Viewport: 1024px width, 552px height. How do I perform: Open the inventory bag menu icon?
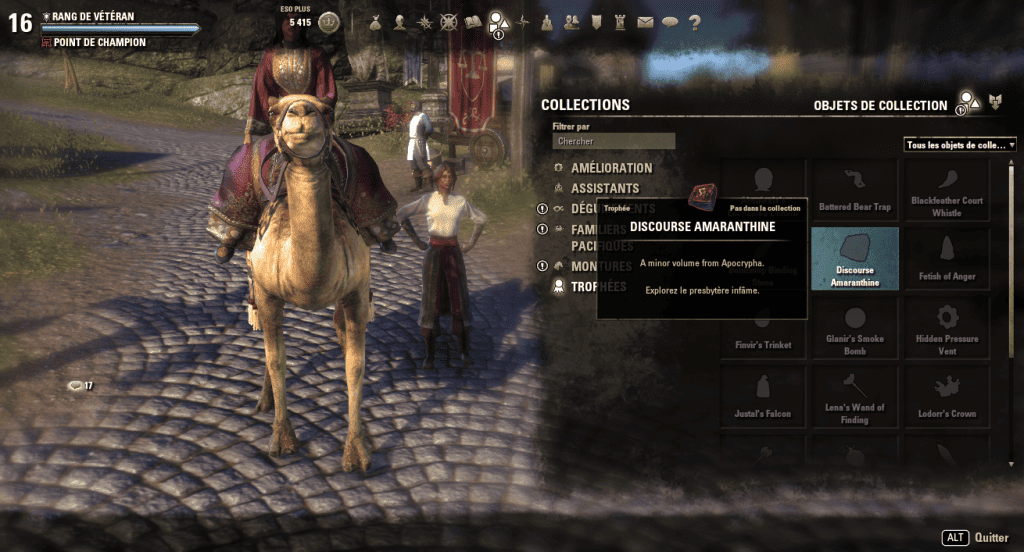375,21
